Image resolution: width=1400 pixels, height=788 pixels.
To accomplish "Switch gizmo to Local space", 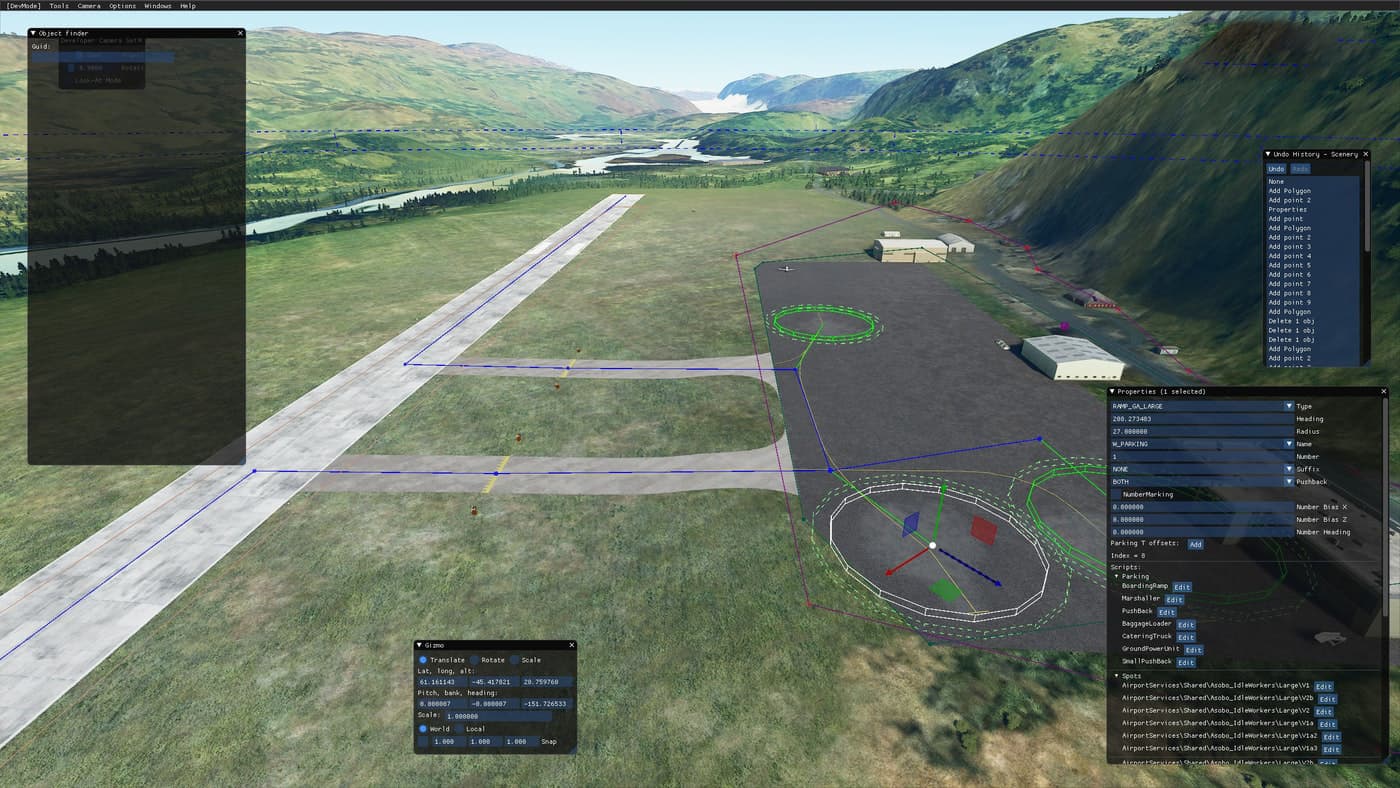I will point(459,729).
